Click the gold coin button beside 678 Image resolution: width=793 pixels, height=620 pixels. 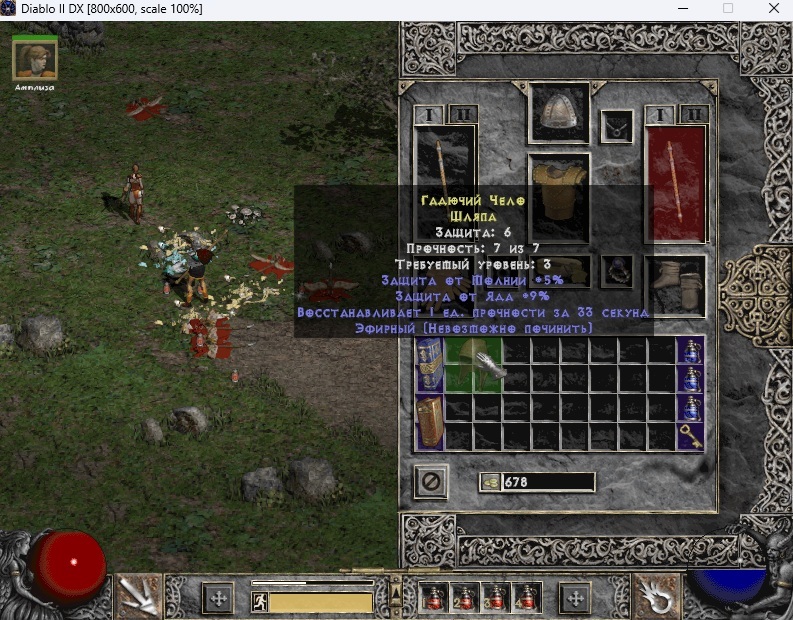click(490, 482)
